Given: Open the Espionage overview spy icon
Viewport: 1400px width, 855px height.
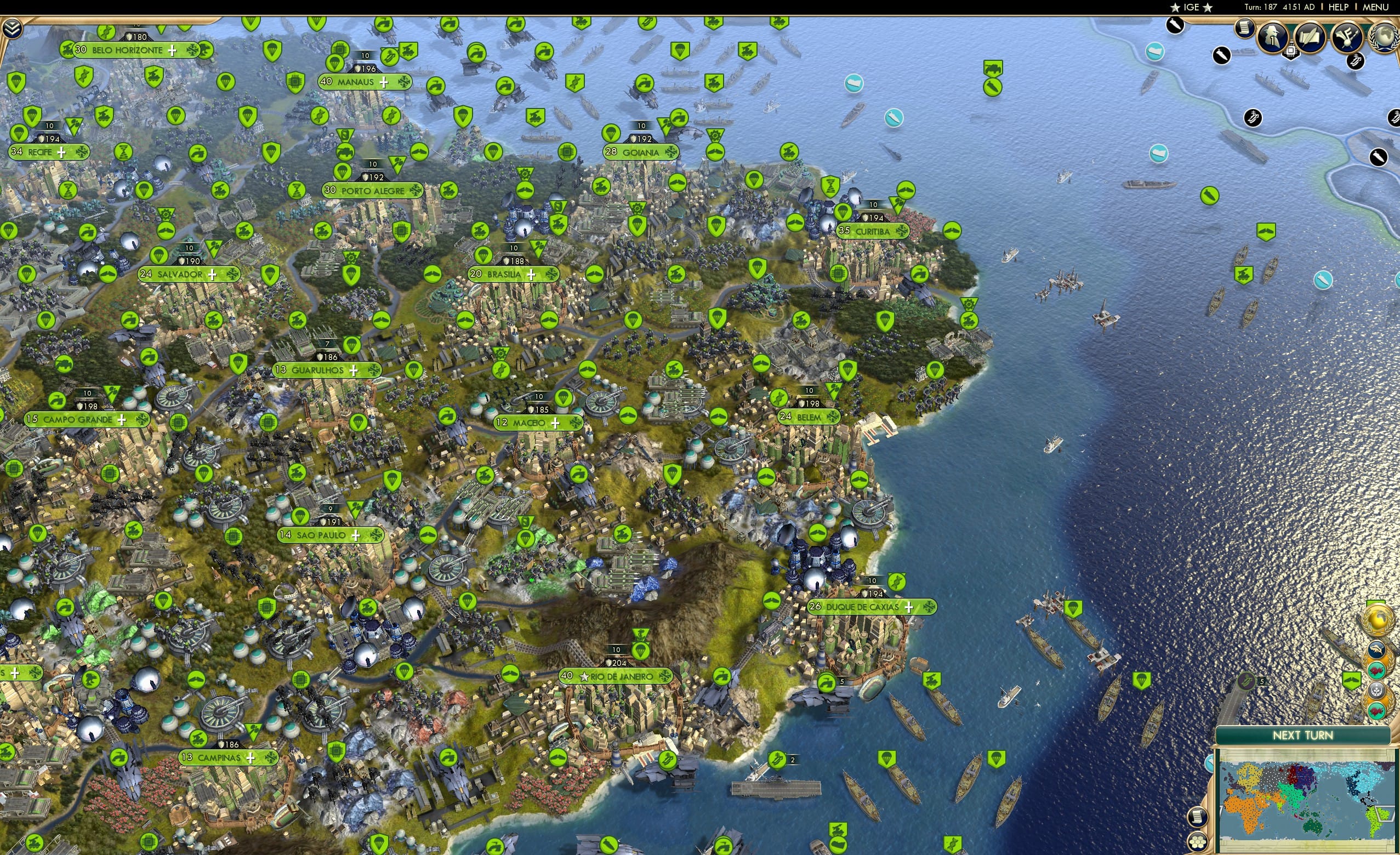Looking at the screenshot, I should click(1273, 37).
